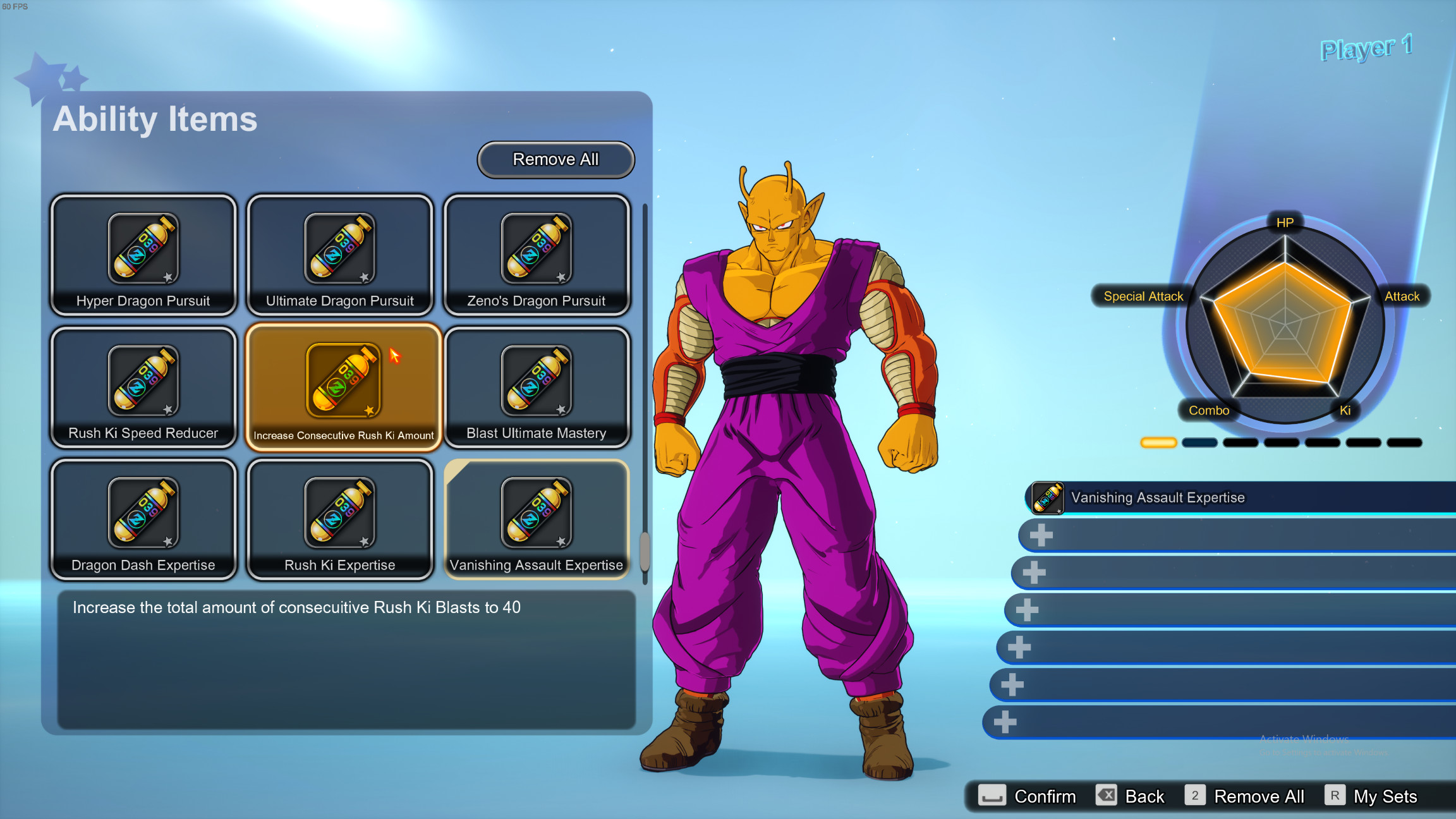Choose the Ultimate Dragon Pursuit item
1456x819 pixels.
point(340,255)
